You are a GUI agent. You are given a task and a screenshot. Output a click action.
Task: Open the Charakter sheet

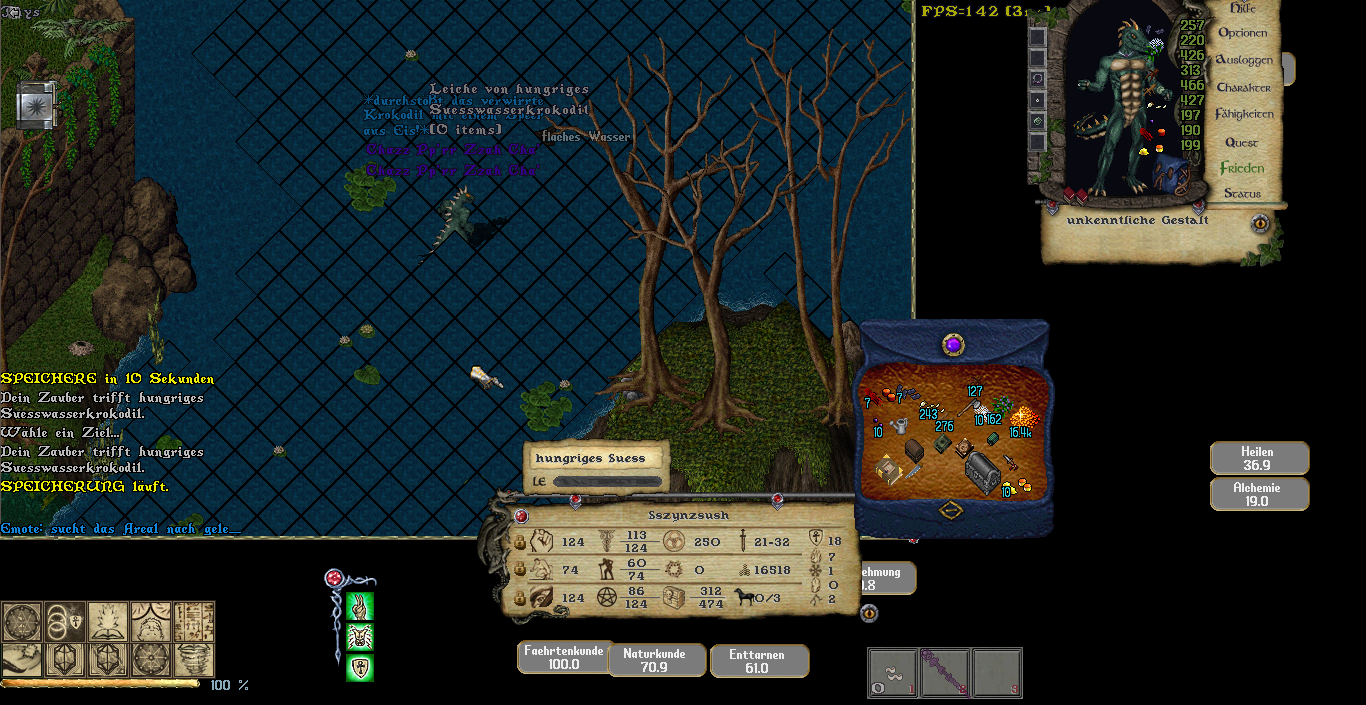1243,88
